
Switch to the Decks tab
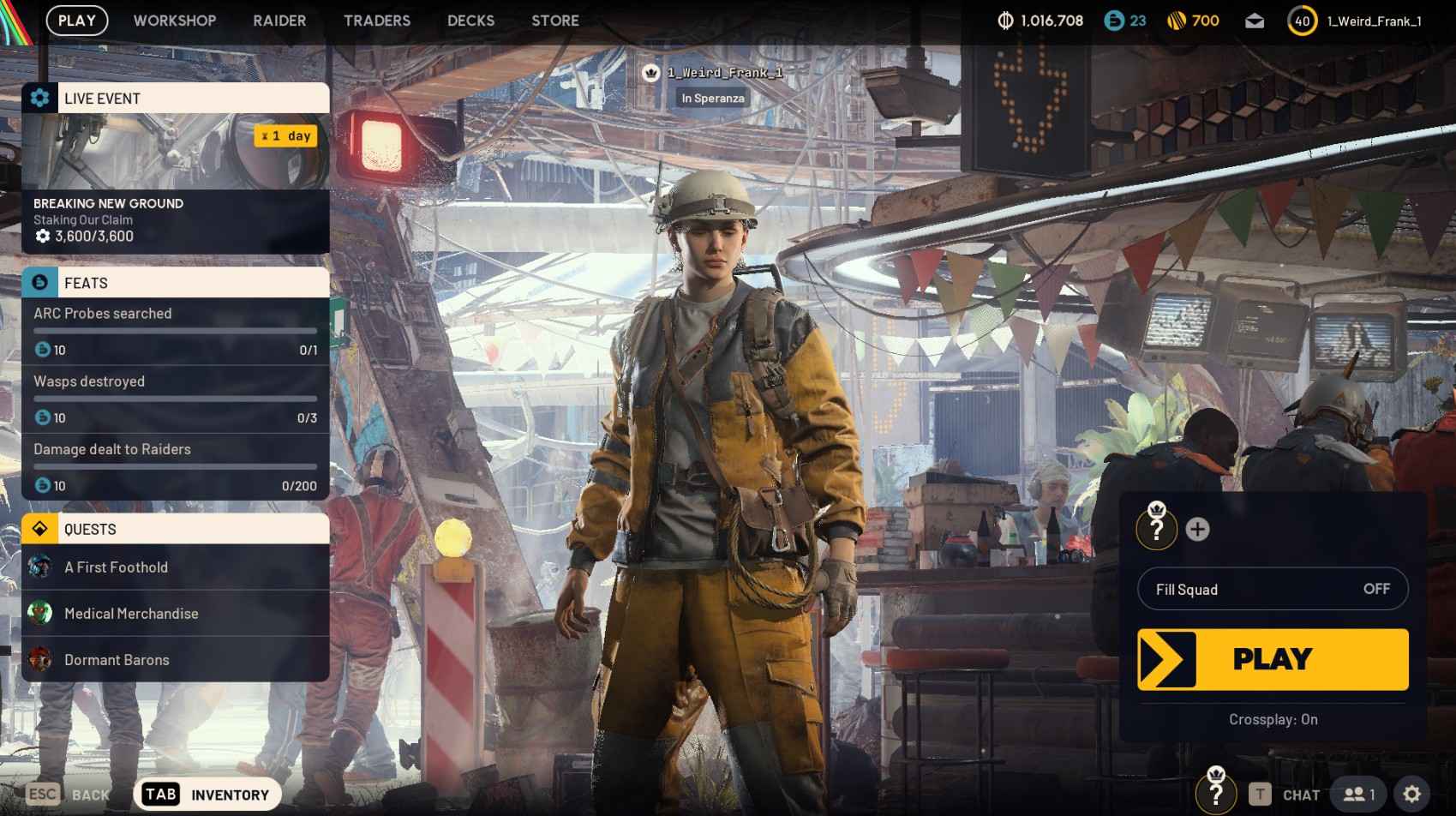coord(470,21)
